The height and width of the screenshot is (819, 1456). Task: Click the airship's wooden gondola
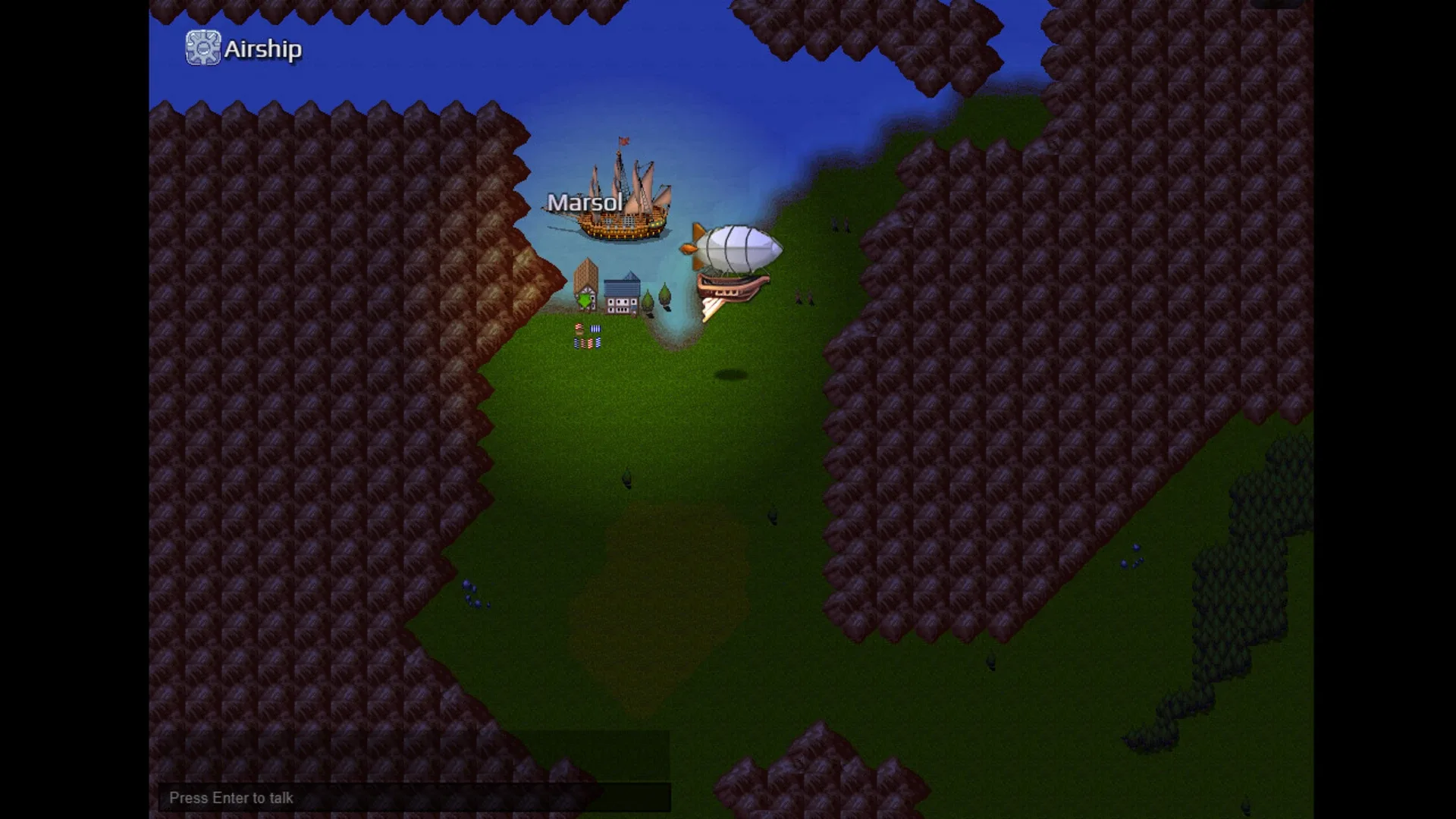[x=733, y=287]
